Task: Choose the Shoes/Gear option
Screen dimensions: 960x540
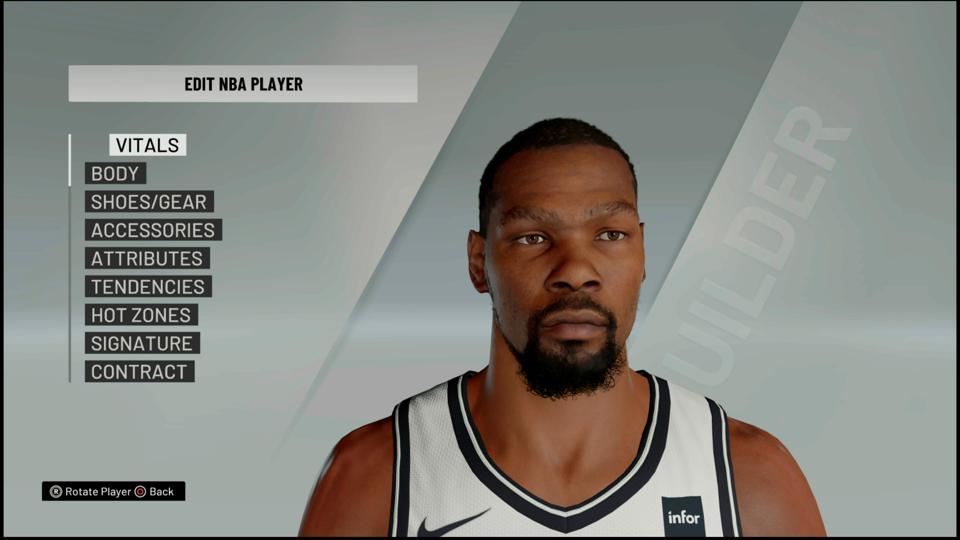Action: [x=149, y=202]
